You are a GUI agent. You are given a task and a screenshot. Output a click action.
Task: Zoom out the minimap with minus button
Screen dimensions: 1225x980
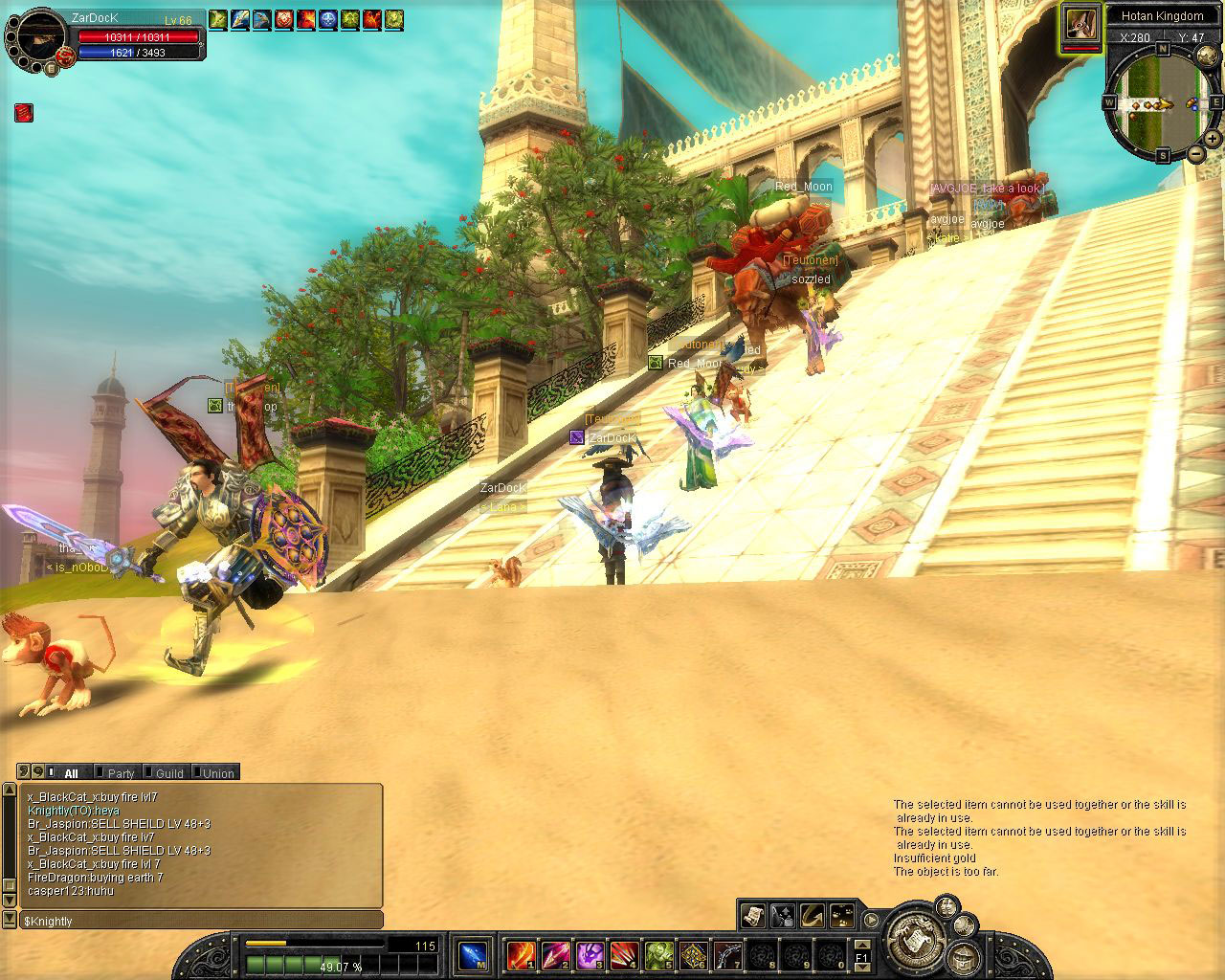[x=1196, y=154]
